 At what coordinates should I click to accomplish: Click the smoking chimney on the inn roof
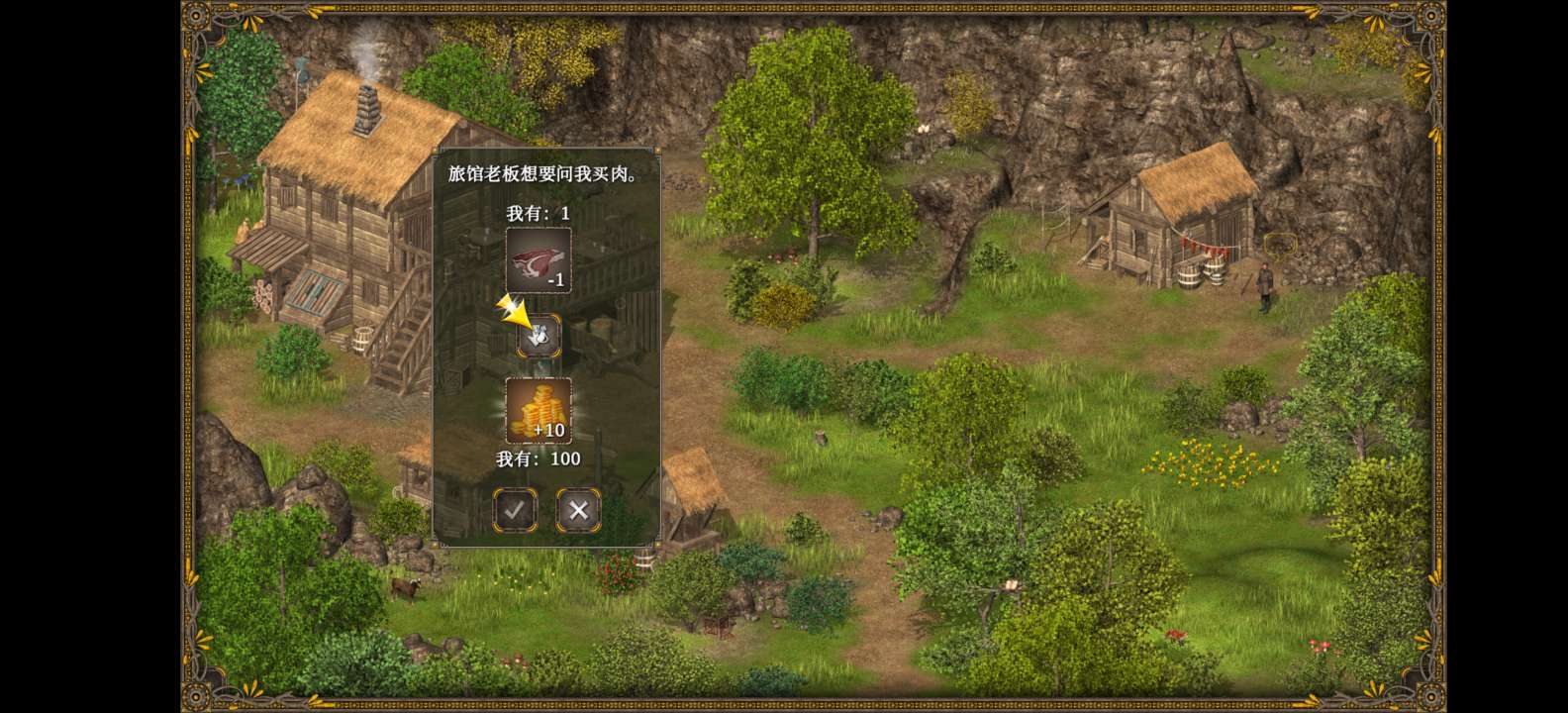click(367, 109)
